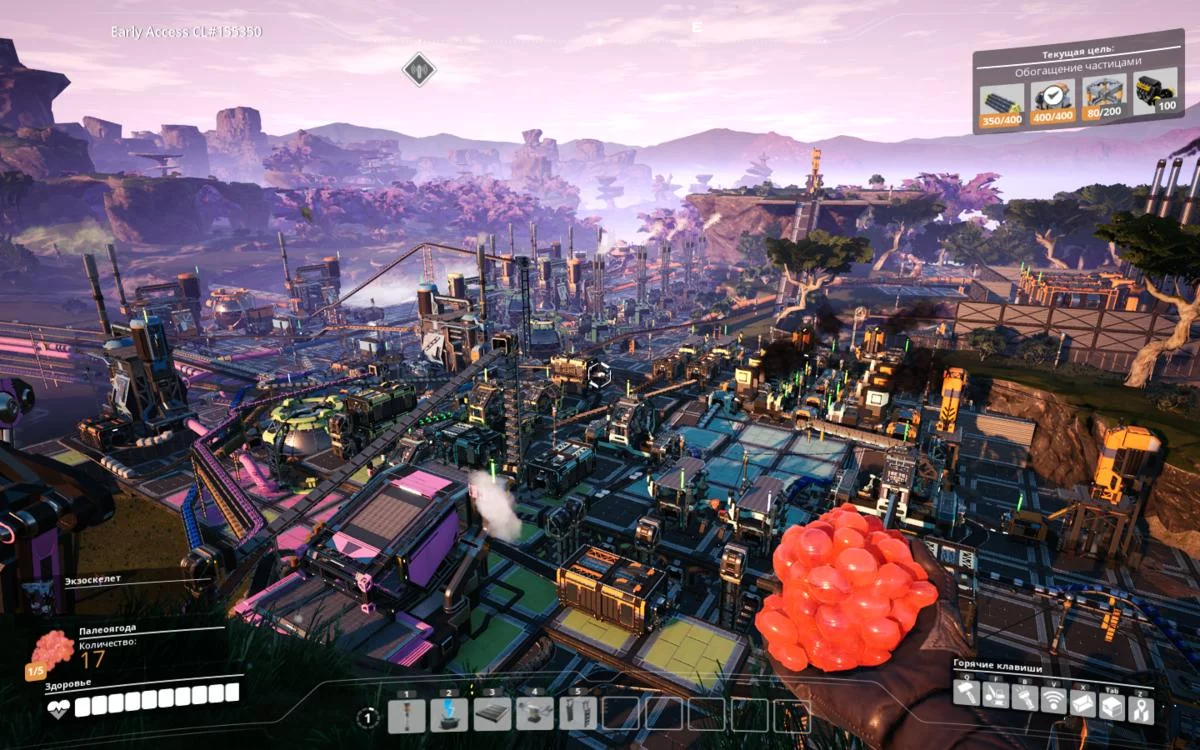Select the machine buildable in hotbar slot 4
Viewport: 1200px width, 750px height.
(535, 714)
